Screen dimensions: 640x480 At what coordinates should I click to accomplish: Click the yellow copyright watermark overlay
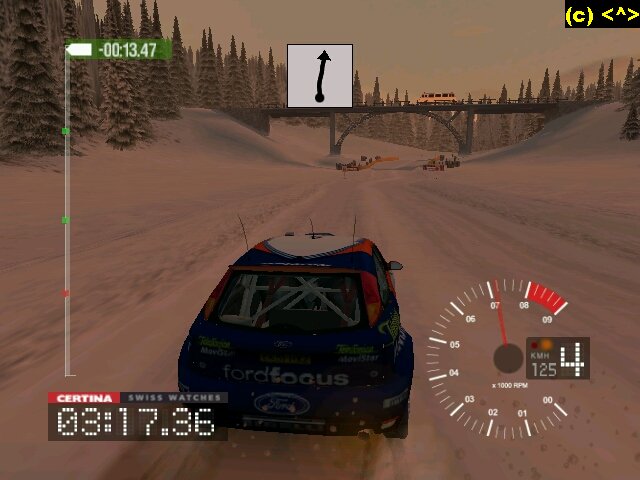click(x=600, y=15)
